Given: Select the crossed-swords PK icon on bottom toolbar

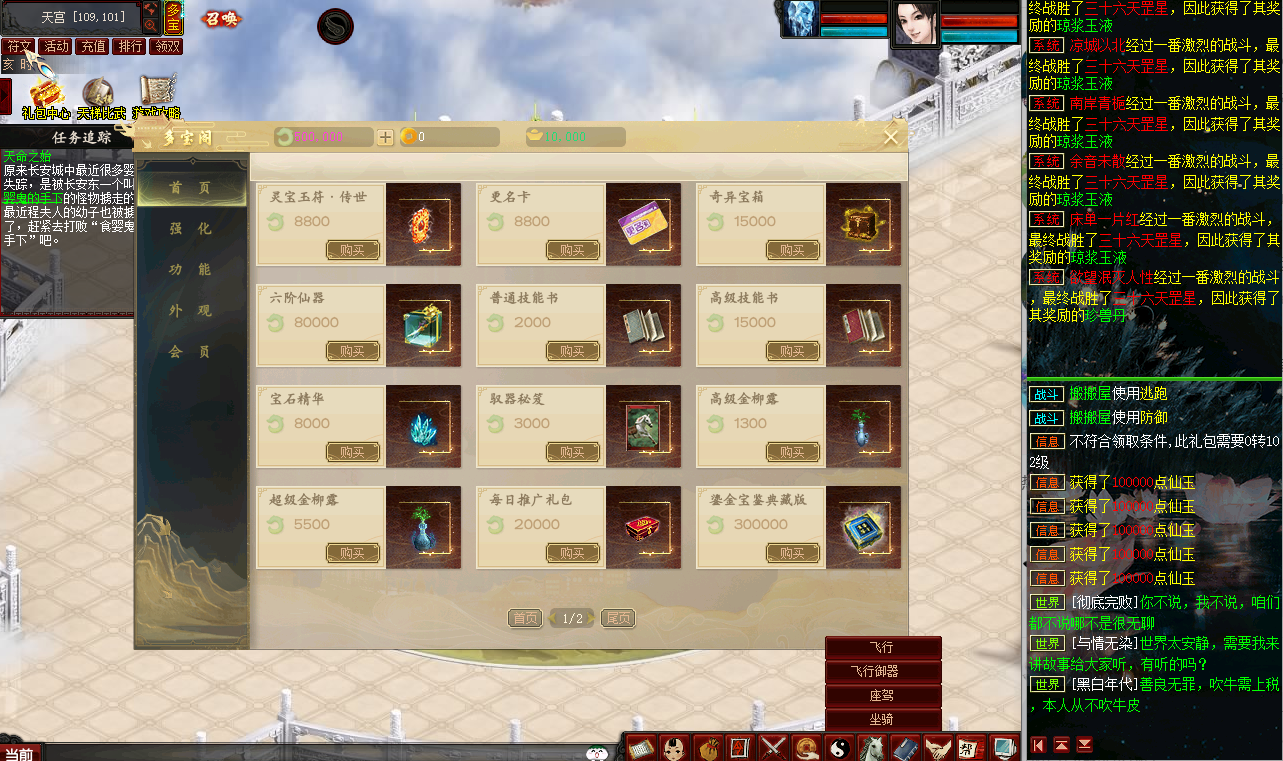Looking at the screenshot, I should [772, 747].
